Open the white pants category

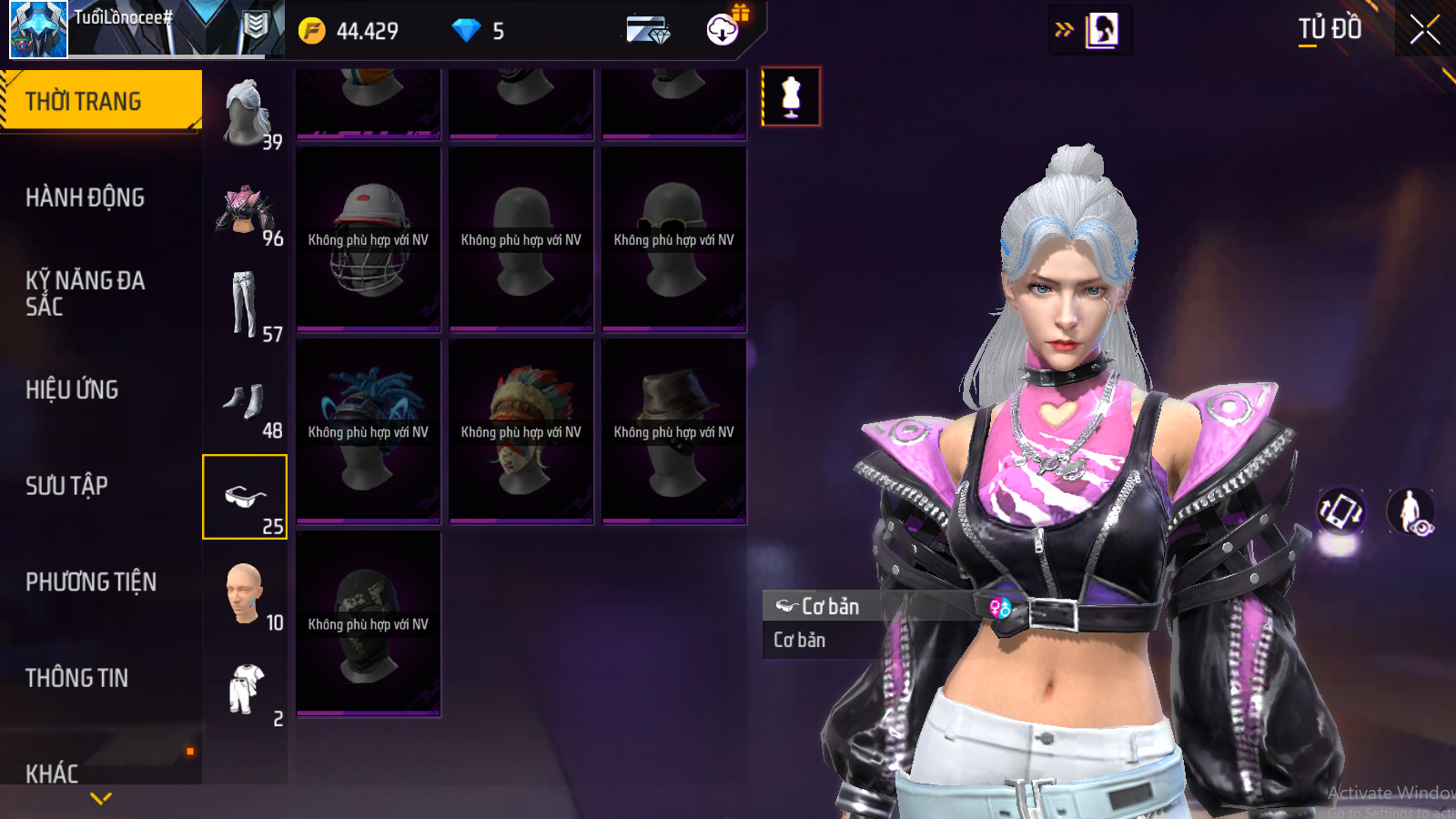pos(245,306)
